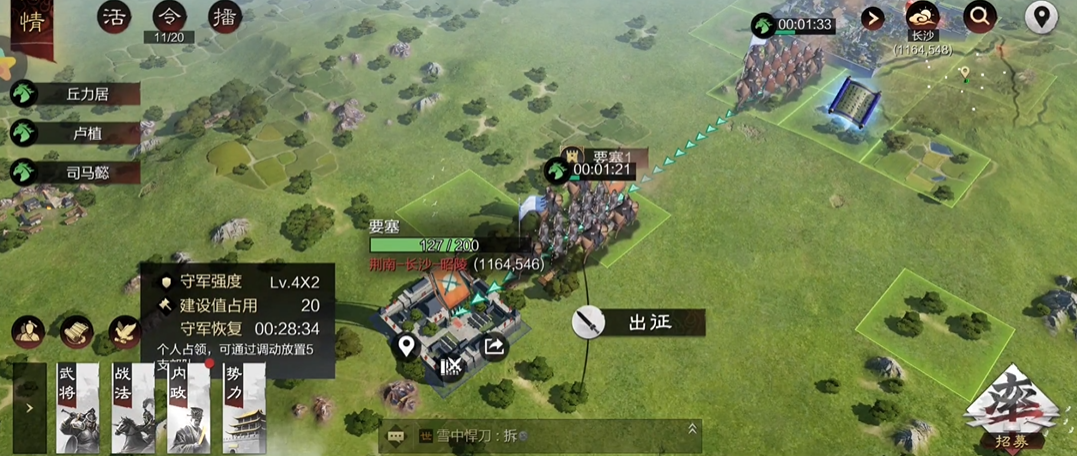This screenshot has width=1077, height=456.
Task: Open the magnifier search button
Action: tap(980, 17)
